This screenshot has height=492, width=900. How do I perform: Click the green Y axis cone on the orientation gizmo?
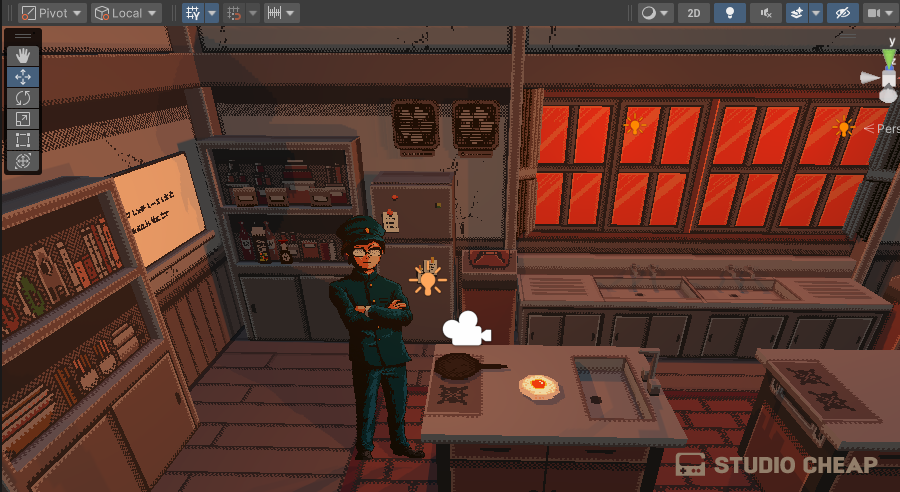pos(889,57)
